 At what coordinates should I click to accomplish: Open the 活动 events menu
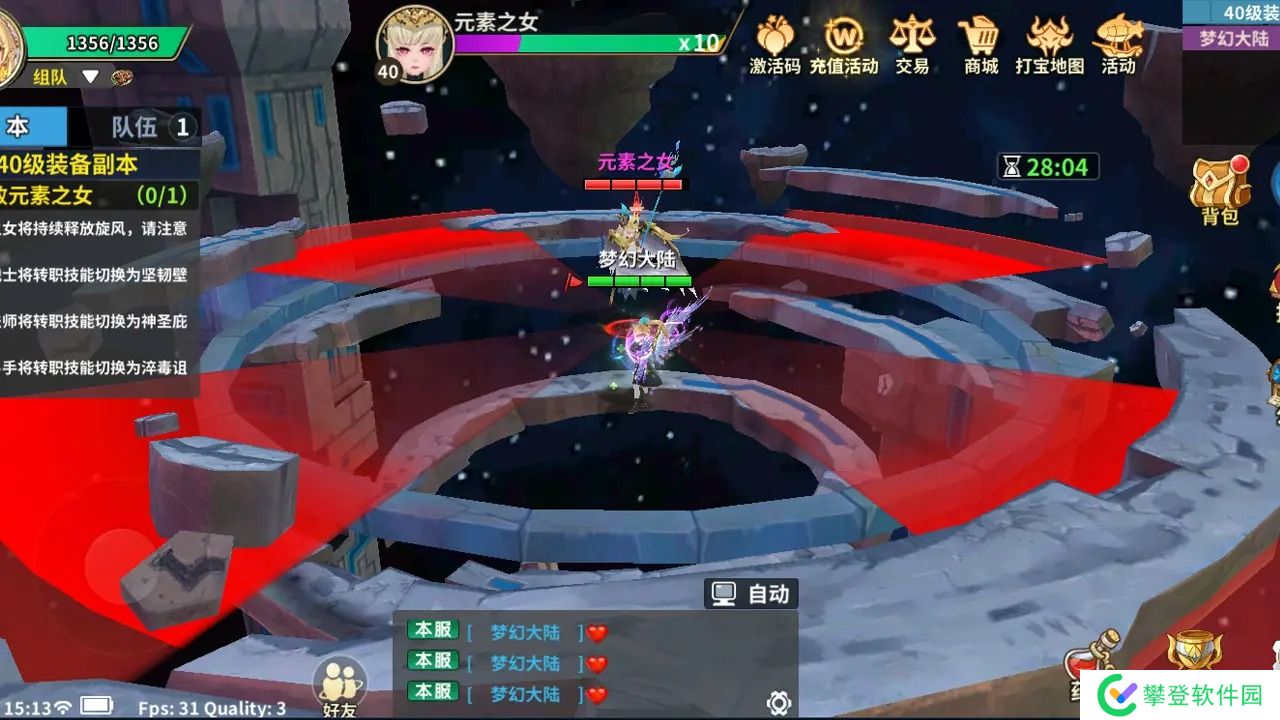[x=1118, y=45]
